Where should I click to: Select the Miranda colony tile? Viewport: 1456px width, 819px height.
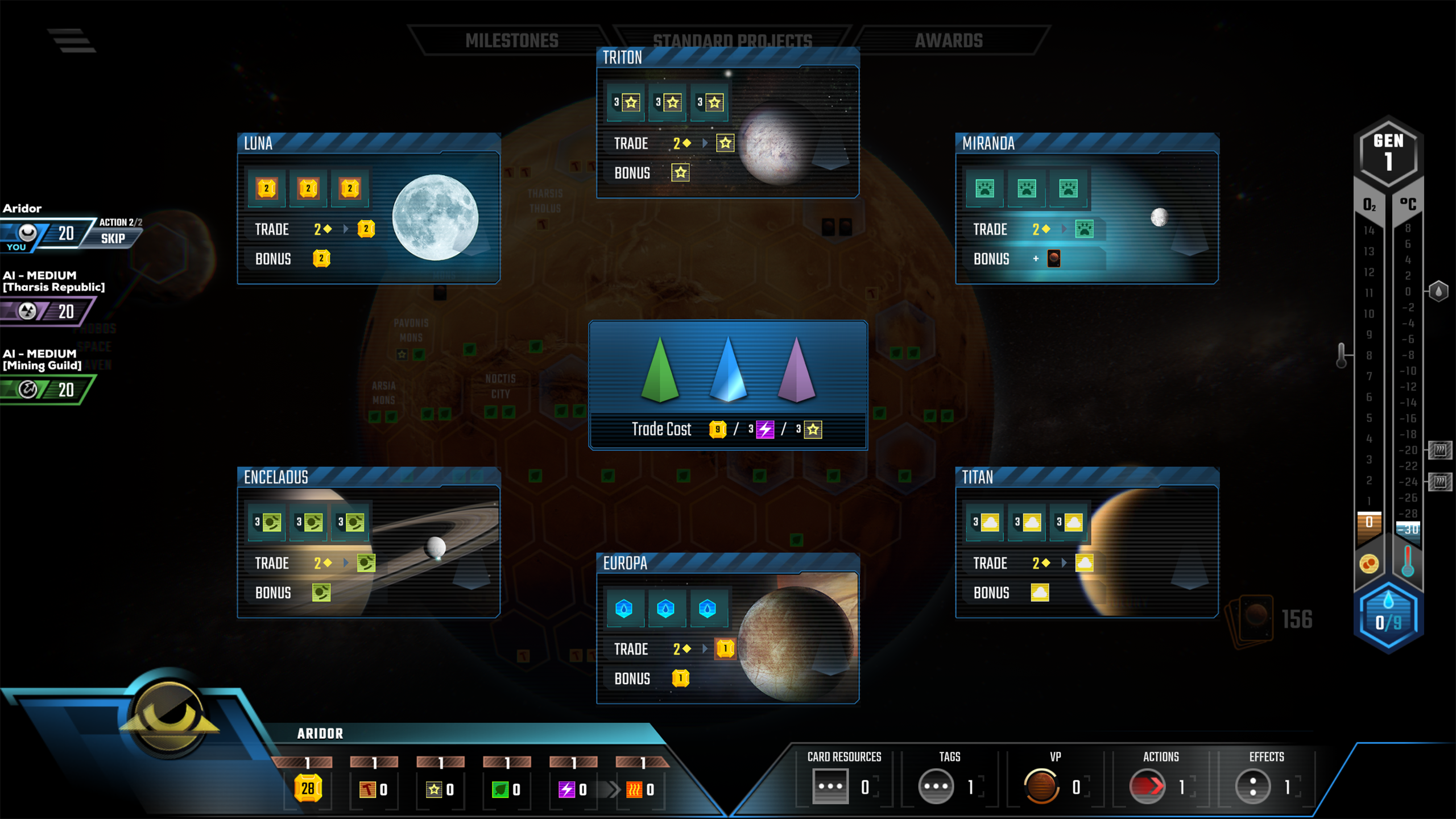[x=1087, y=208]
